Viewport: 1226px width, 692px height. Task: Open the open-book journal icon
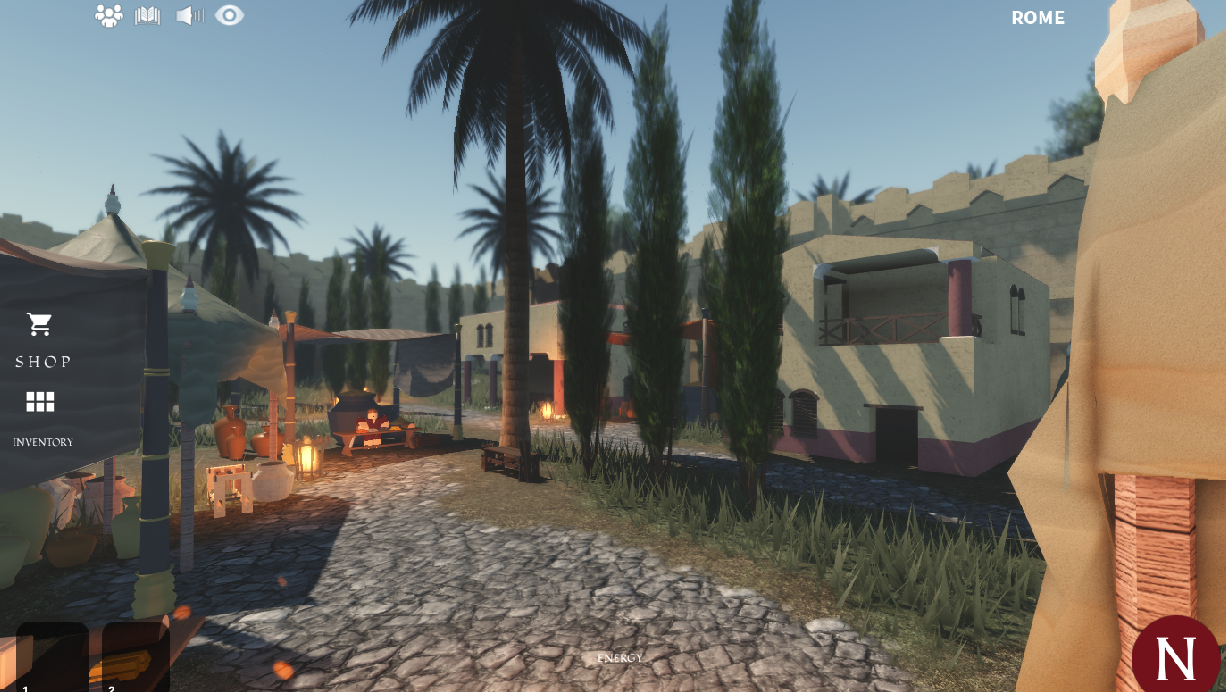coord(148,16)
